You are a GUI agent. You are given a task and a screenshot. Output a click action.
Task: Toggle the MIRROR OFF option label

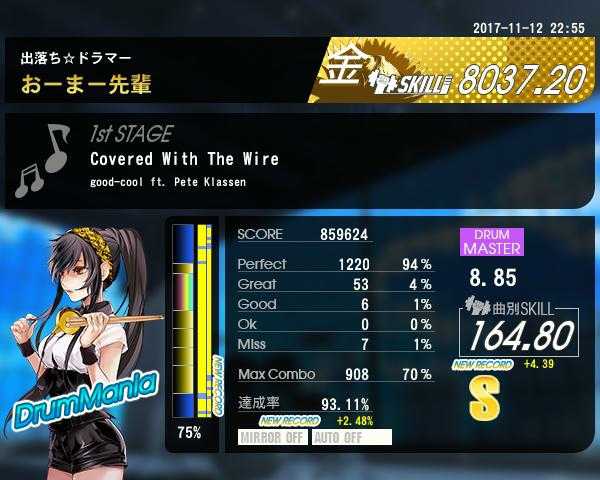[273, 437]
